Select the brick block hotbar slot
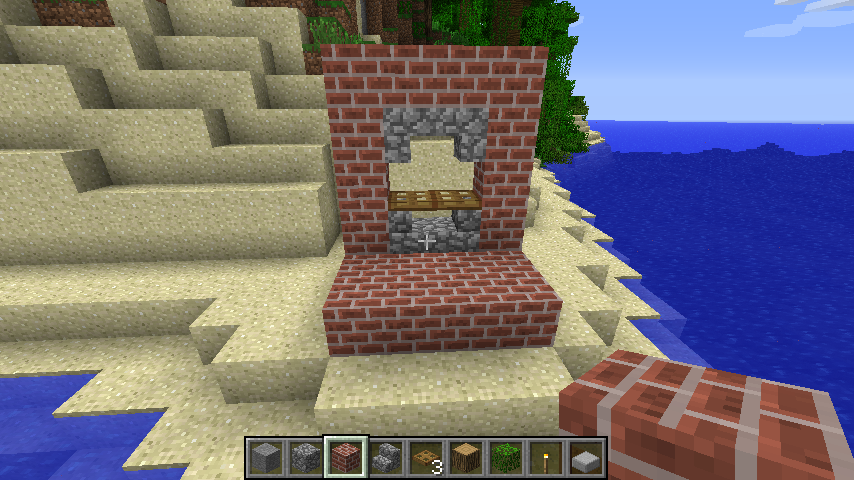The image size is (854, 480). (346, 458)
